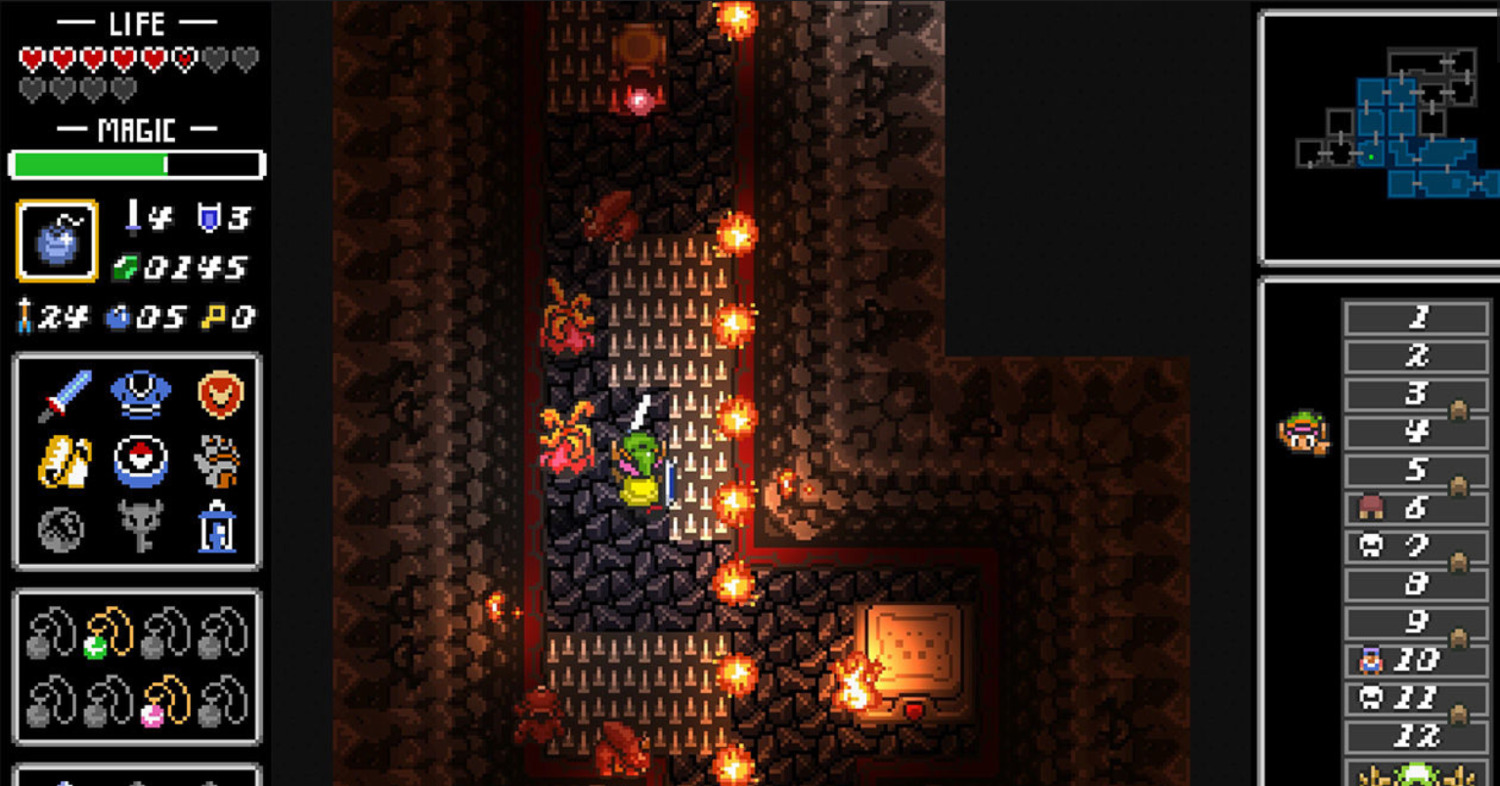1500x786 pixels.
Task: Choose the floor 7 skull row
Action: point(1417,546)
